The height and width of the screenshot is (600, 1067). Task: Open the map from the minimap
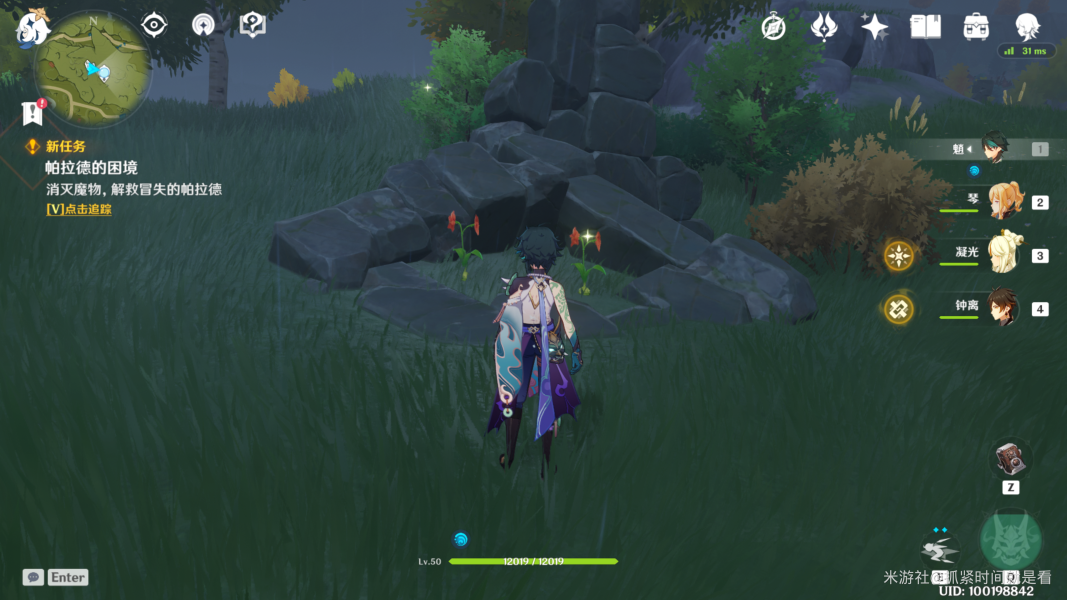coord(93,71)
